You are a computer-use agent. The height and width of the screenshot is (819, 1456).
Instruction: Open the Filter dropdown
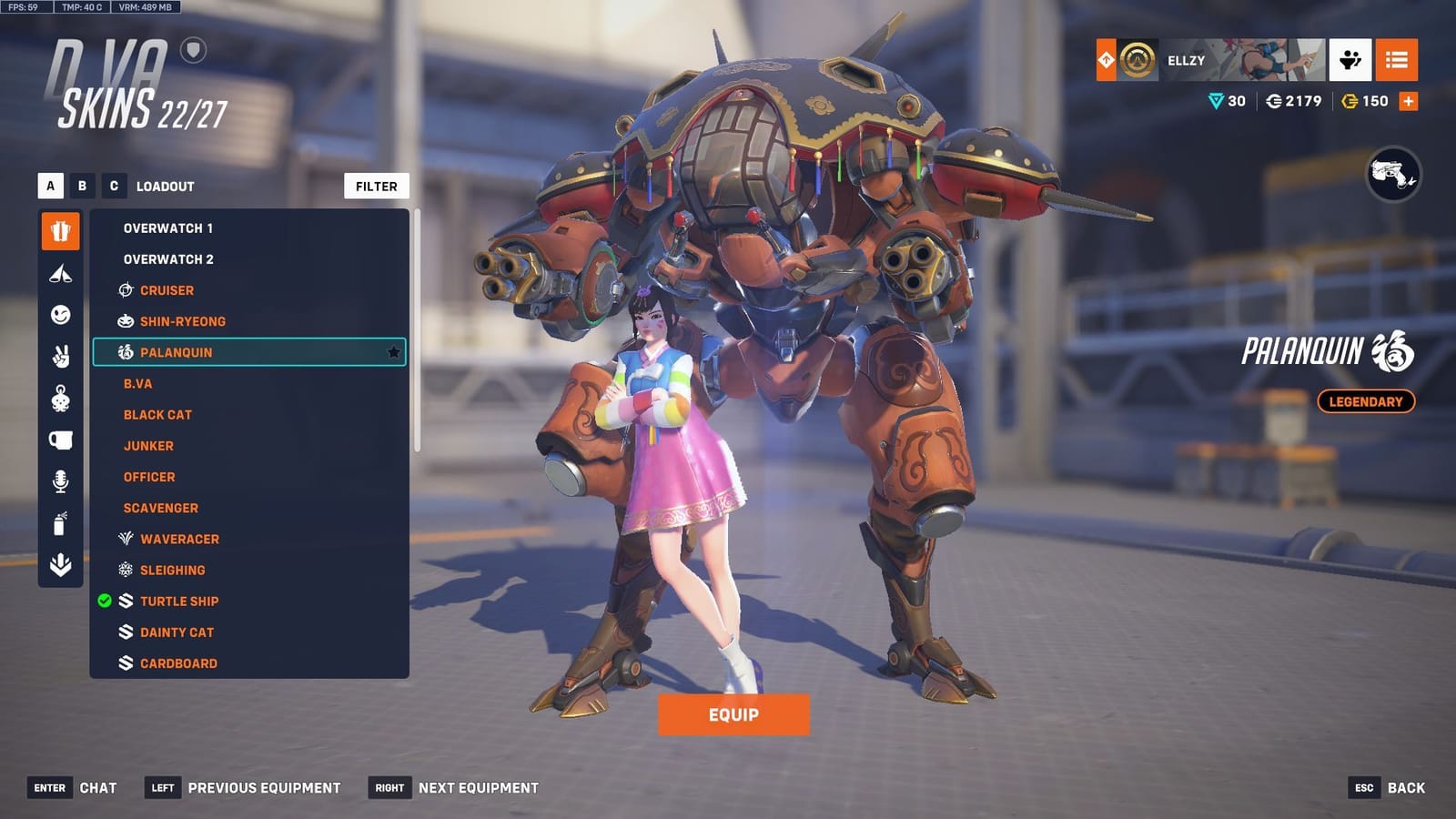(376, 186)
